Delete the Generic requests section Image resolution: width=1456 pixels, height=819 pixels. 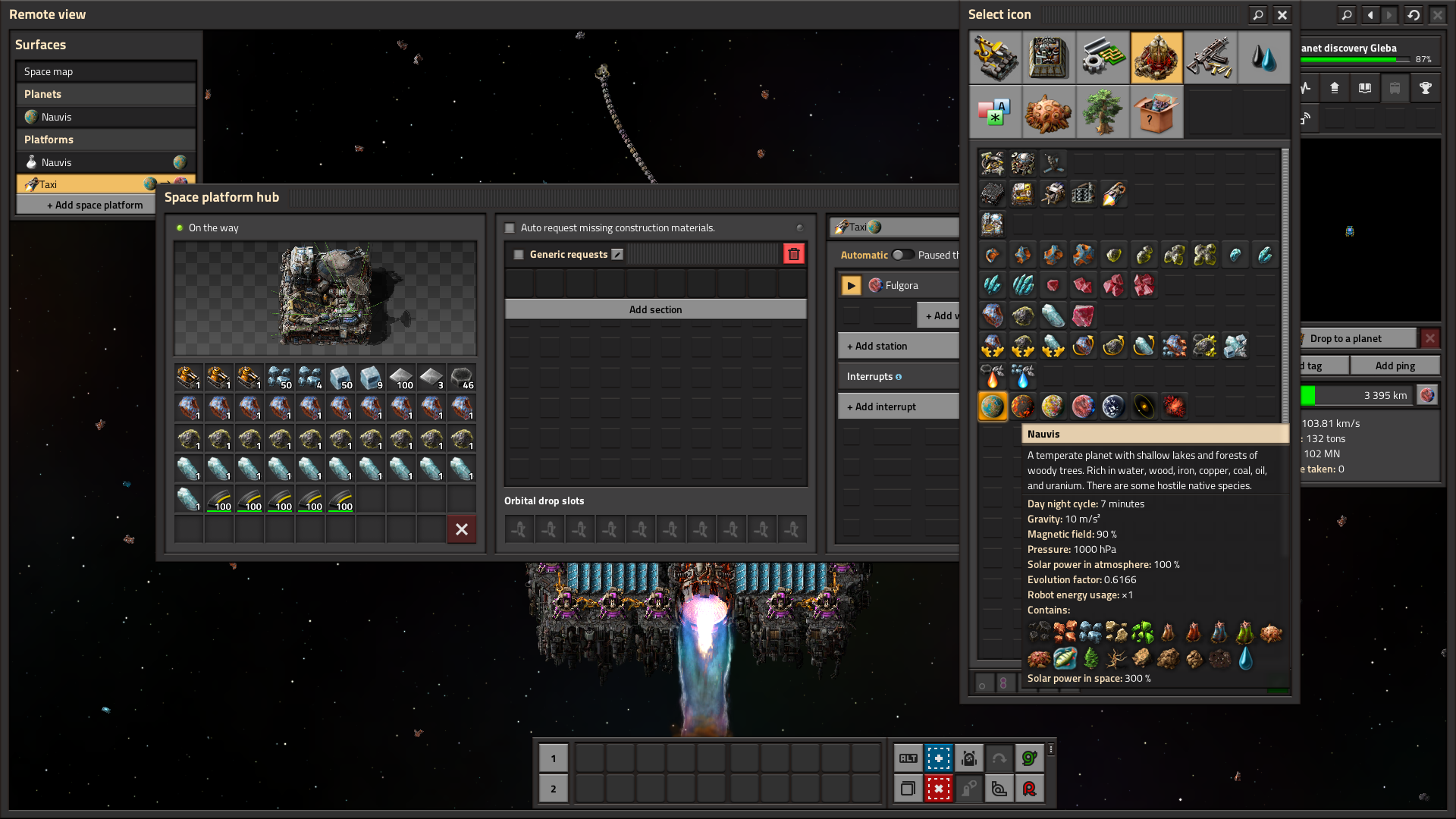tap(793, 254)
